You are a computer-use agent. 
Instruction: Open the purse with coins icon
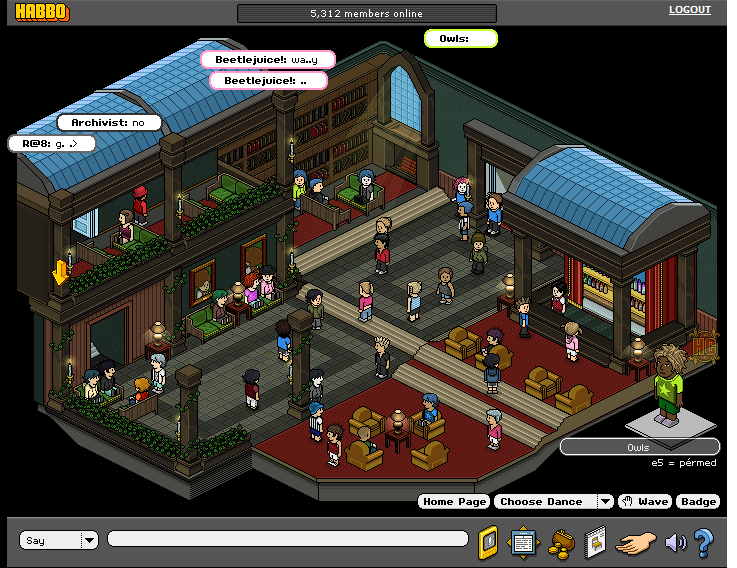pyautogui.click(x=559, y=542)
